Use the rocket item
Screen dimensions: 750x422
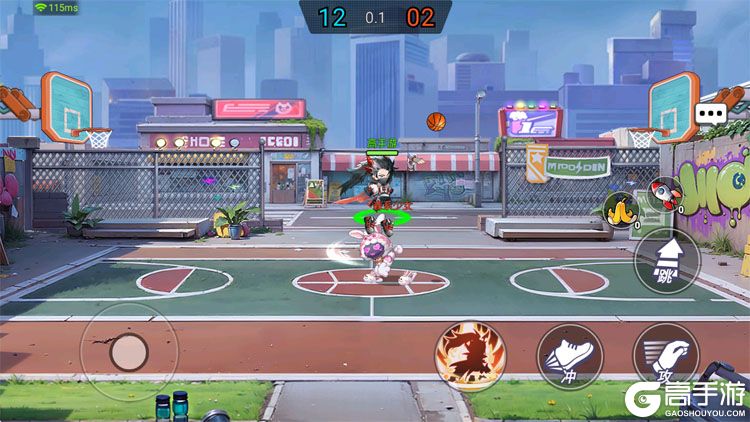pos(662,193)
